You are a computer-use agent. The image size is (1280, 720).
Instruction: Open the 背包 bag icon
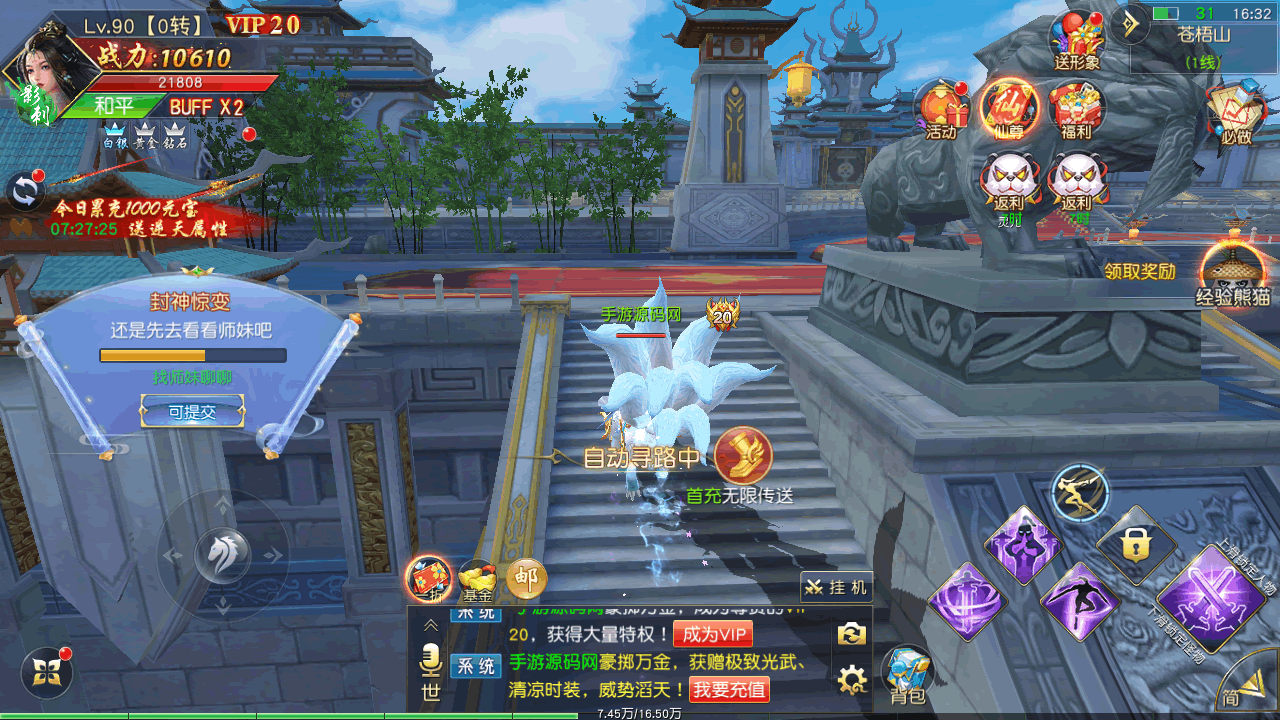(907, 672)
